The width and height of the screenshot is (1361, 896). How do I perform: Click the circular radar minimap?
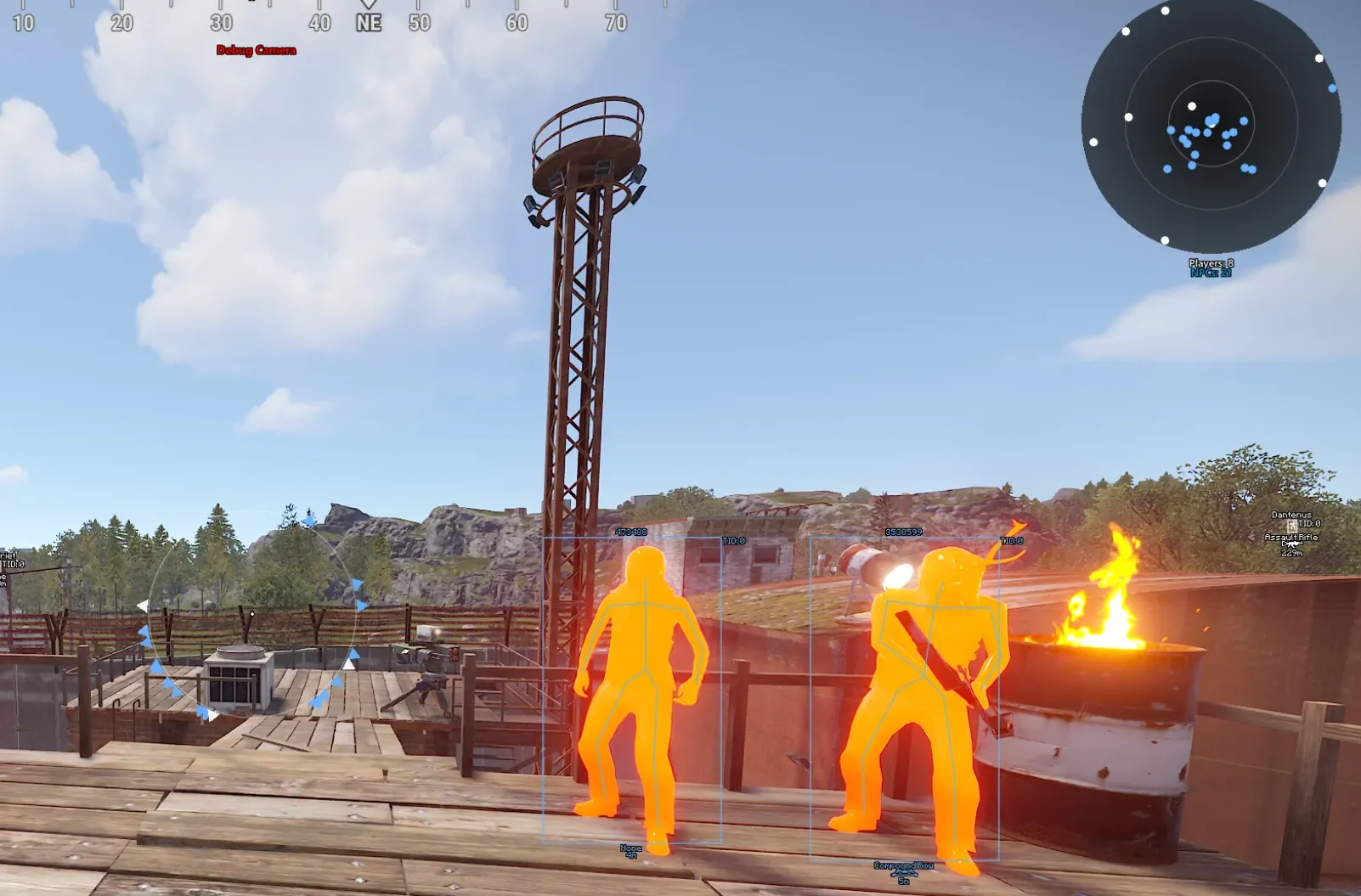[x=1211, y=125]
